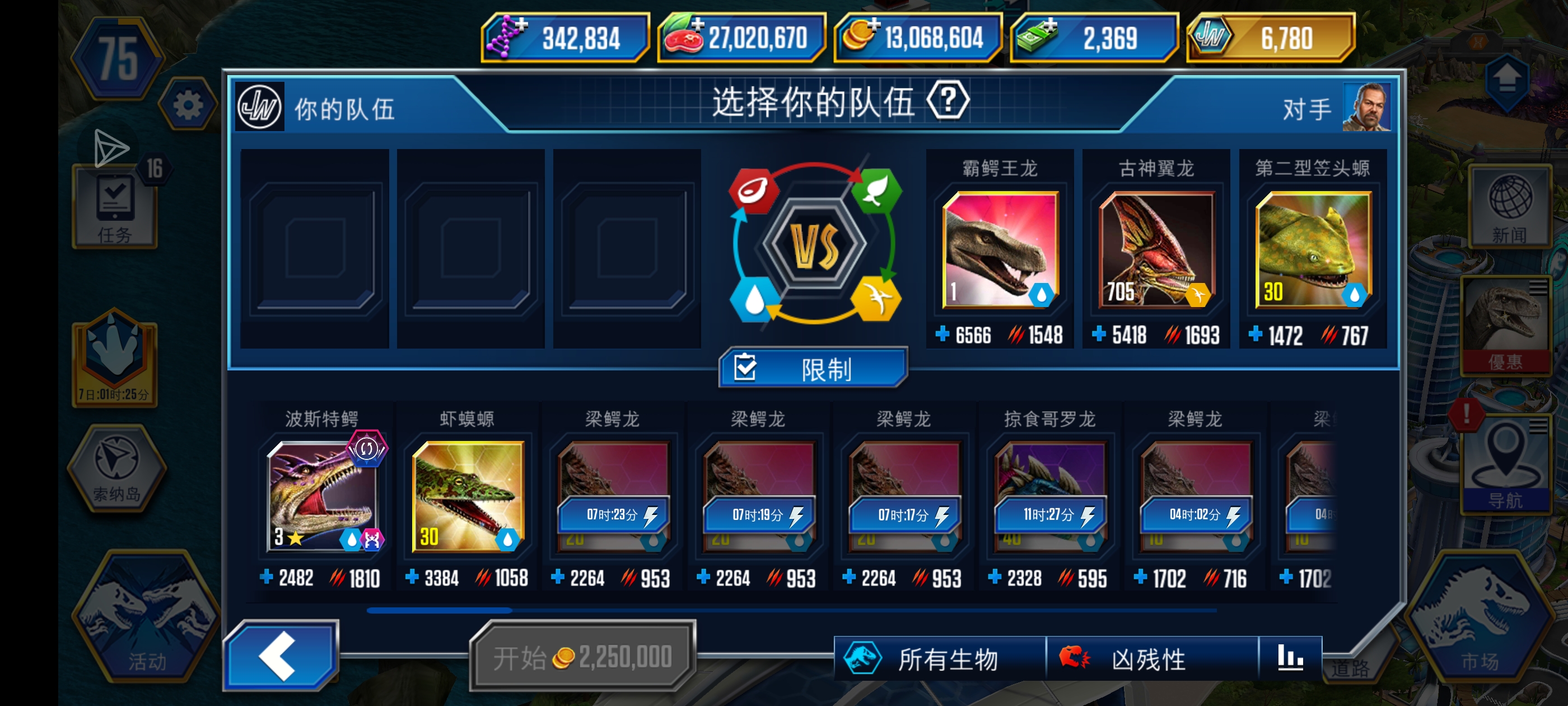Open the settings gear menu
The image size is (1568, 706).
click(x=189, y=104)
